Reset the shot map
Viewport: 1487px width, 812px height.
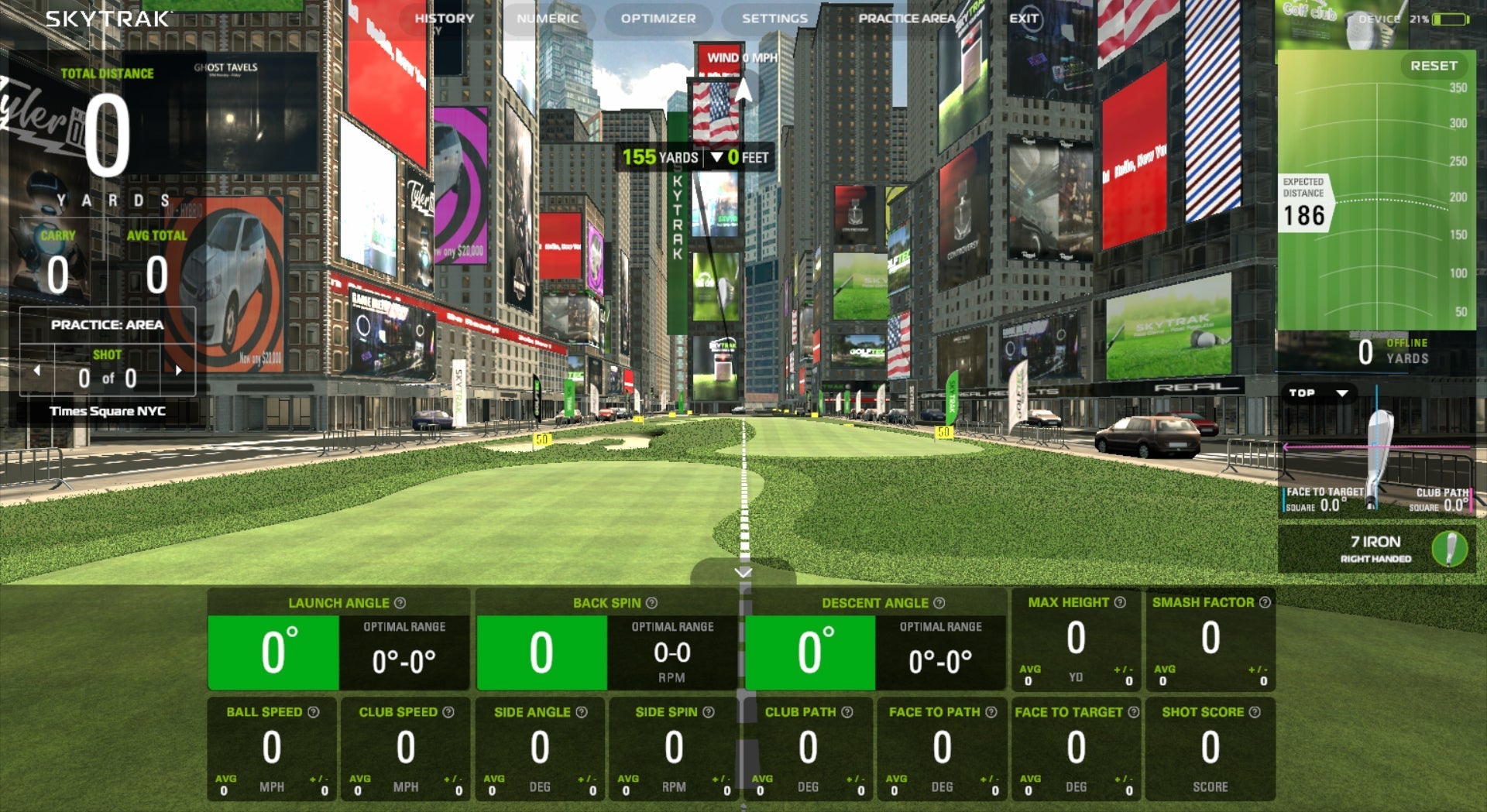pyautogui.click(x=1433, y=66)
